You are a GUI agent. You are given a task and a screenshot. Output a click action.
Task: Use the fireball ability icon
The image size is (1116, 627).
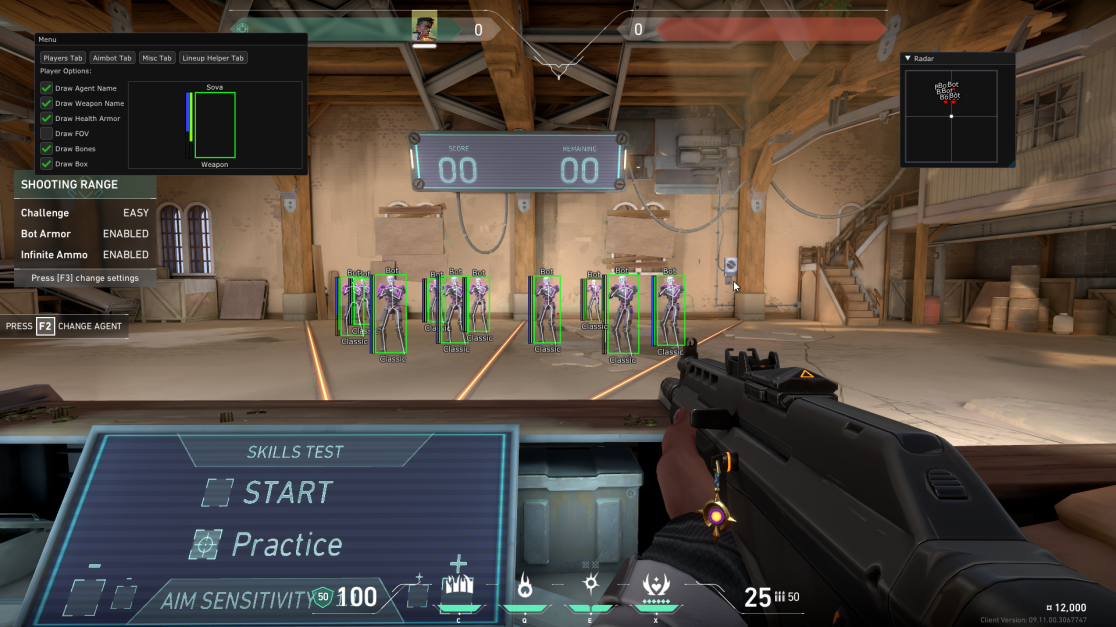pos(524,585)
